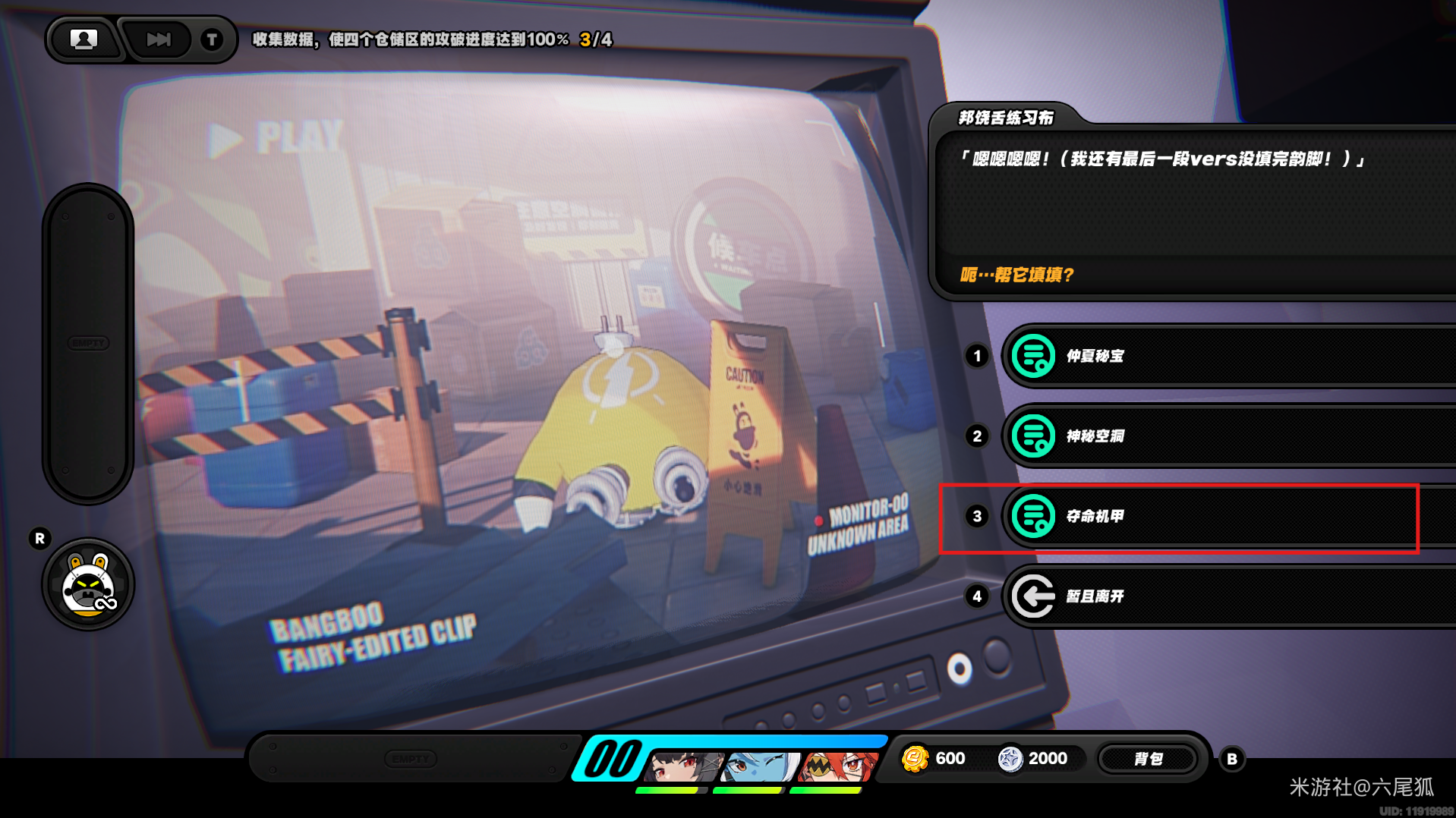Choose 暂且离开 to leave for now

[1230, 596]
